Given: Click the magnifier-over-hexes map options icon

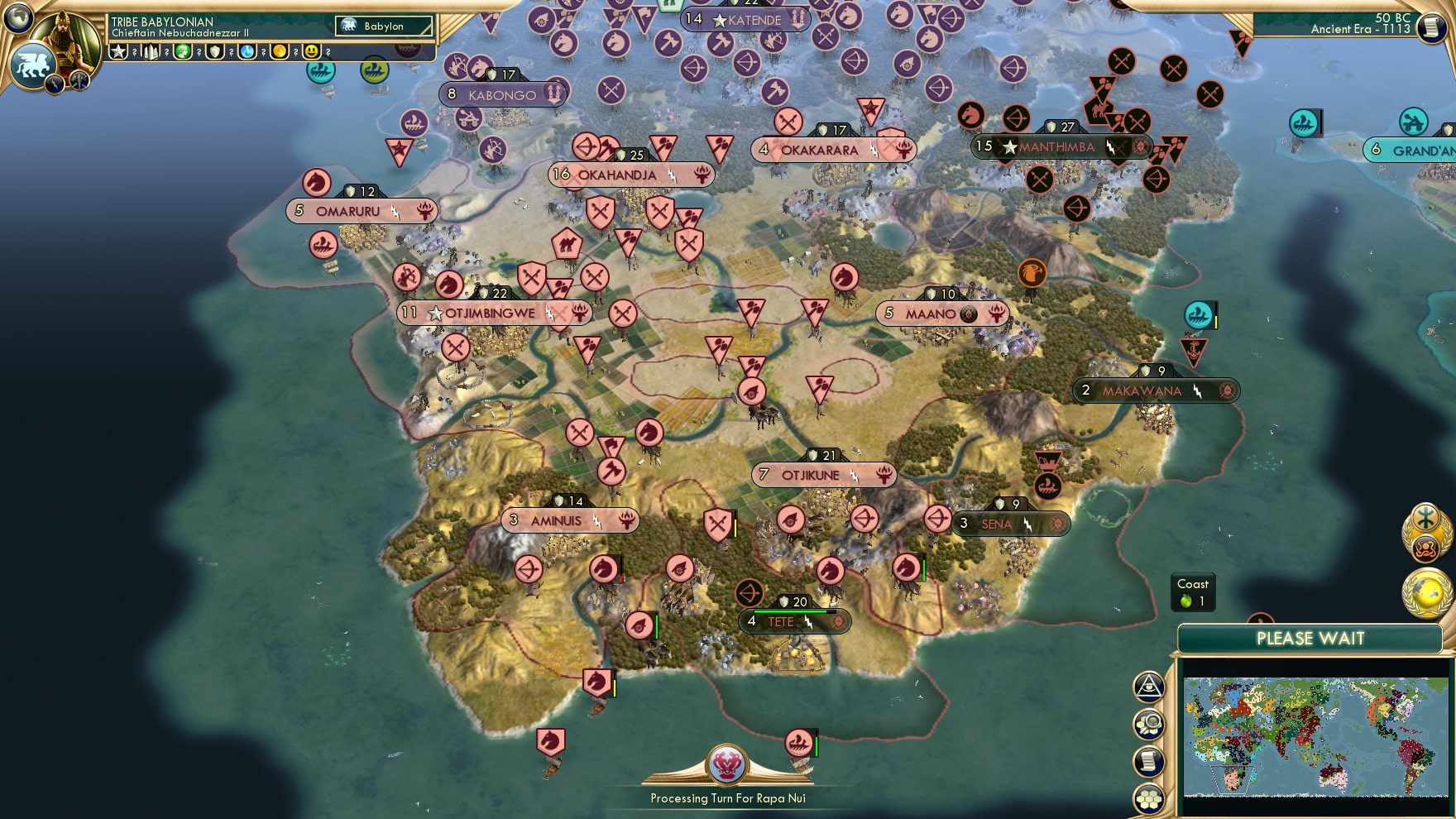Looking at the screenshot, I should pyautogui.click(x=1148, y=724).
